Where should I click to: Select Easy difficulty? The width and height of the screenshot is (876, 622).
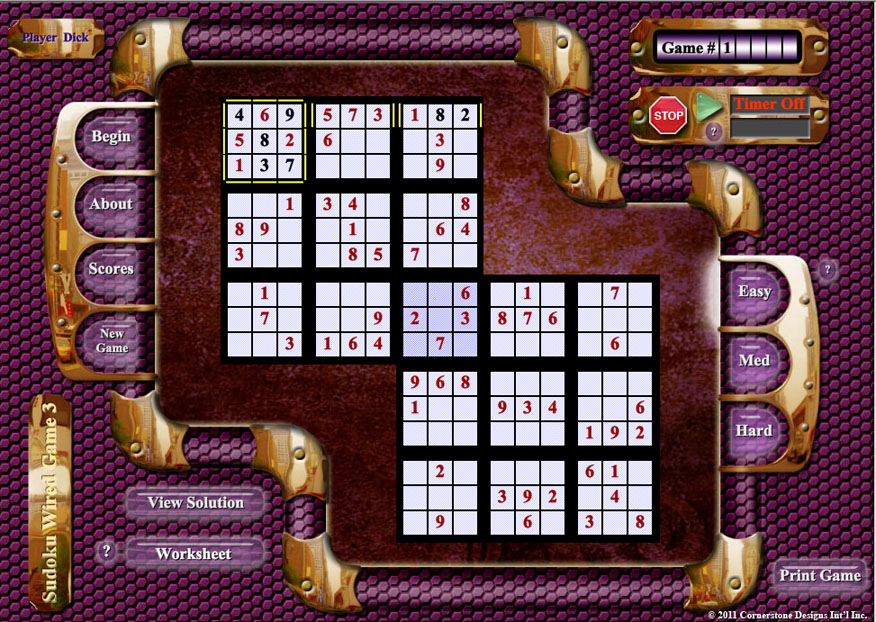tap(754, 291)
